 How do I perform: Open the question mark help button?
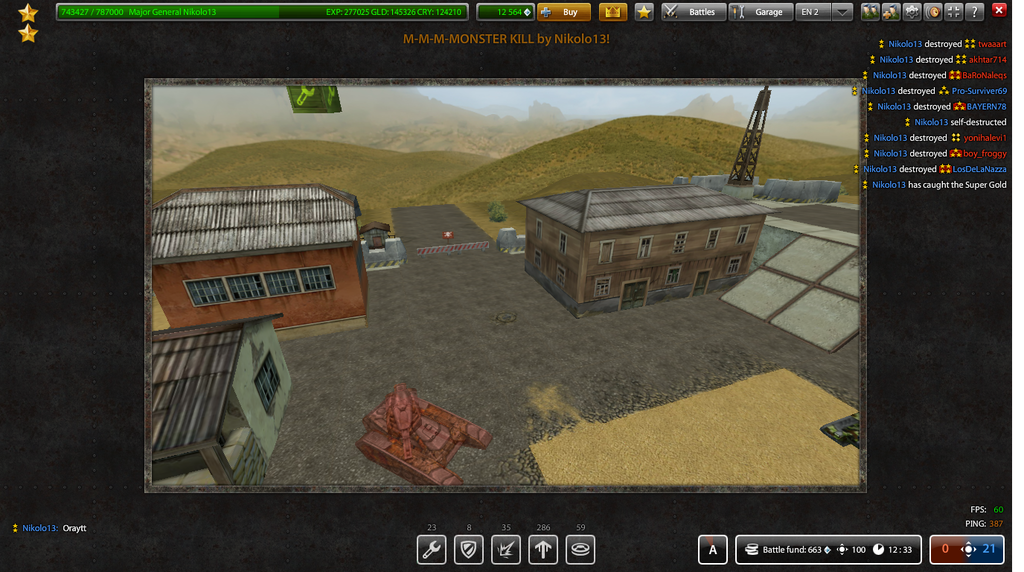(975, 12)
